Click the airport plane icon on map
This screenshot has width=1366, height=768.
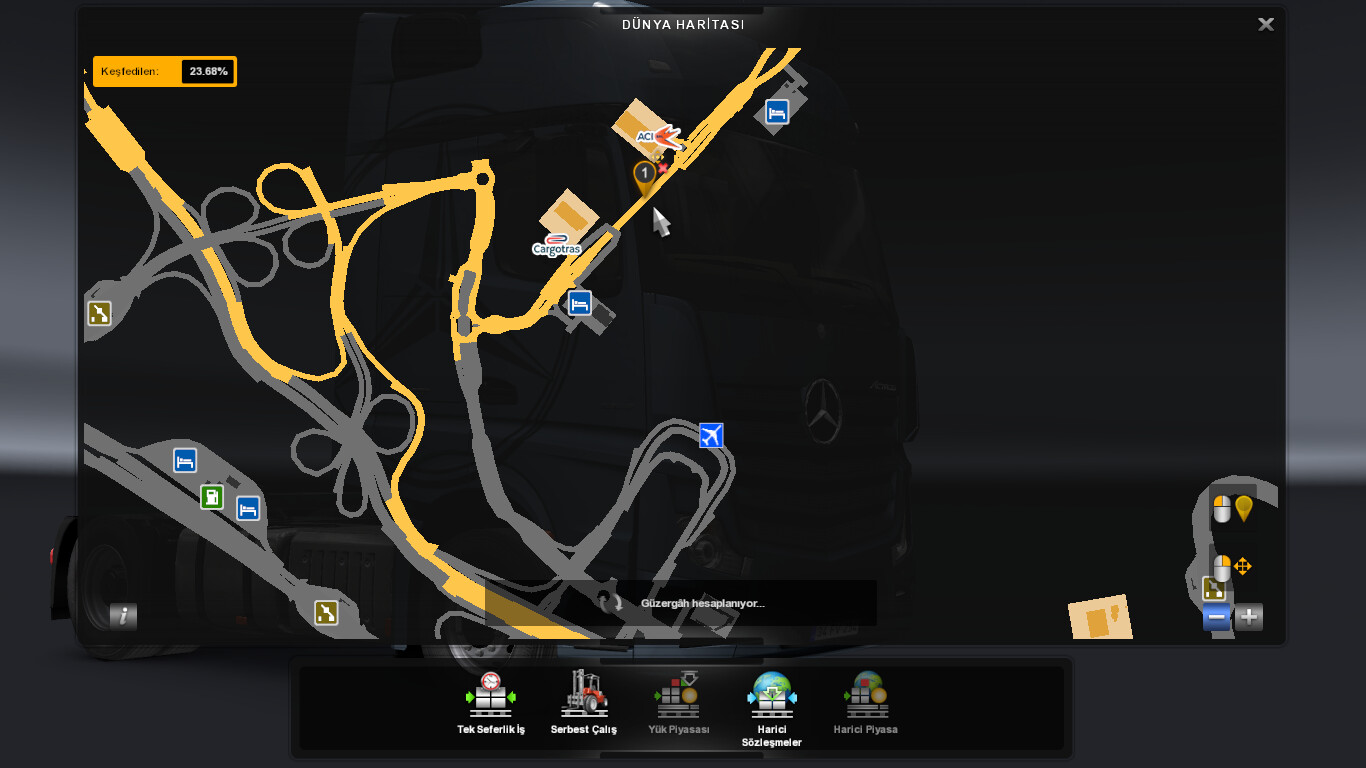711,436
